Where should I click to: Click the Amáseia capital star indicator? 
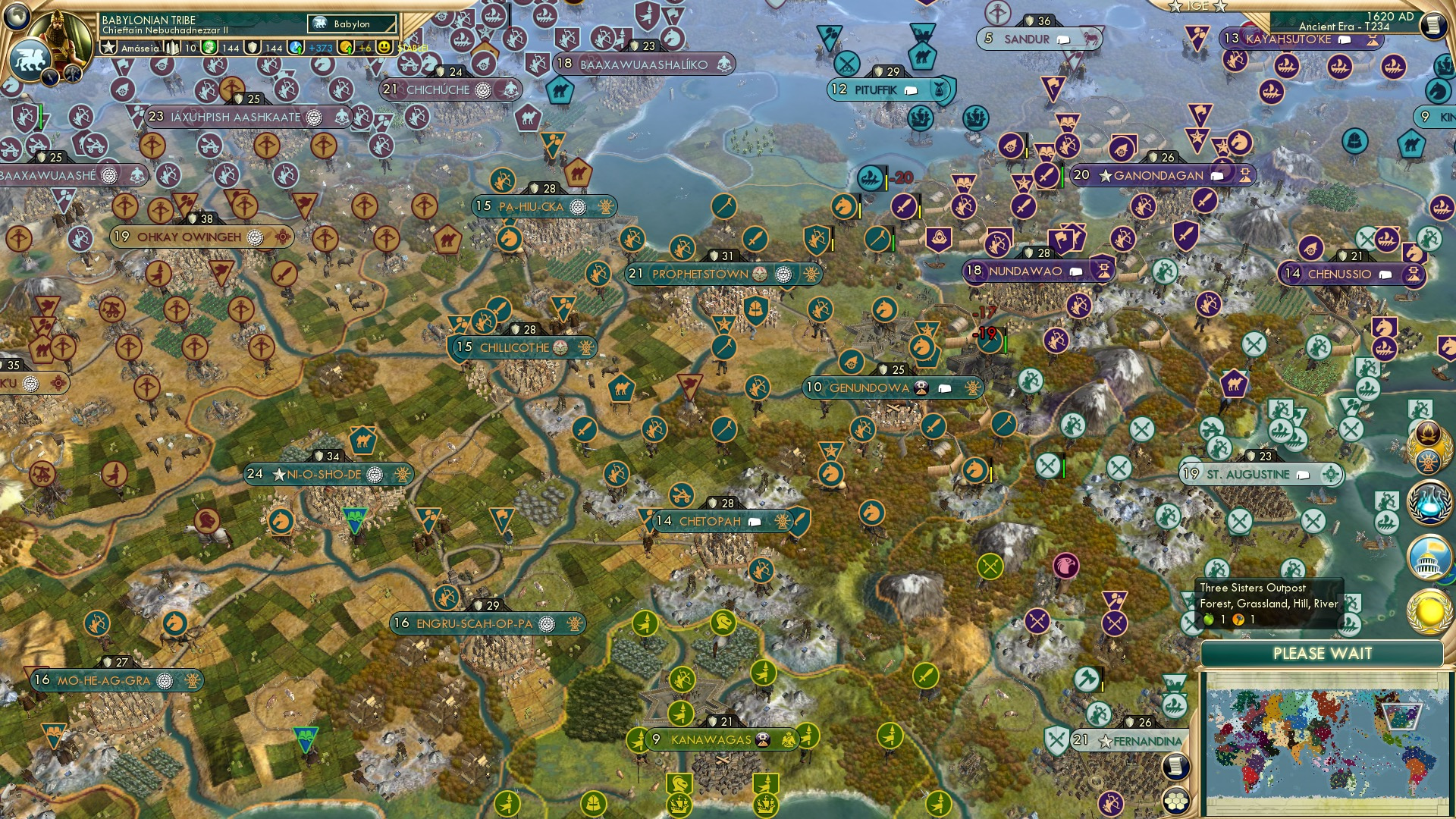(108, 48)
